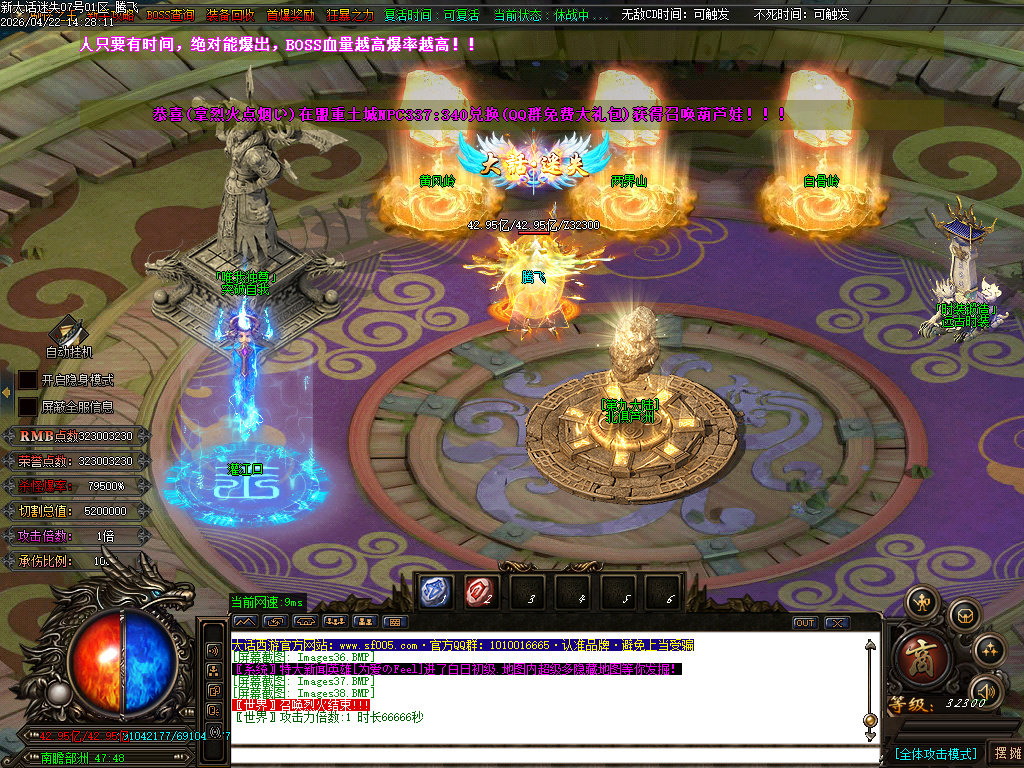Use the blue gem in hotbar slot 1
Viewport: 1024px width, 768px height.
click(x=437, y=592)
